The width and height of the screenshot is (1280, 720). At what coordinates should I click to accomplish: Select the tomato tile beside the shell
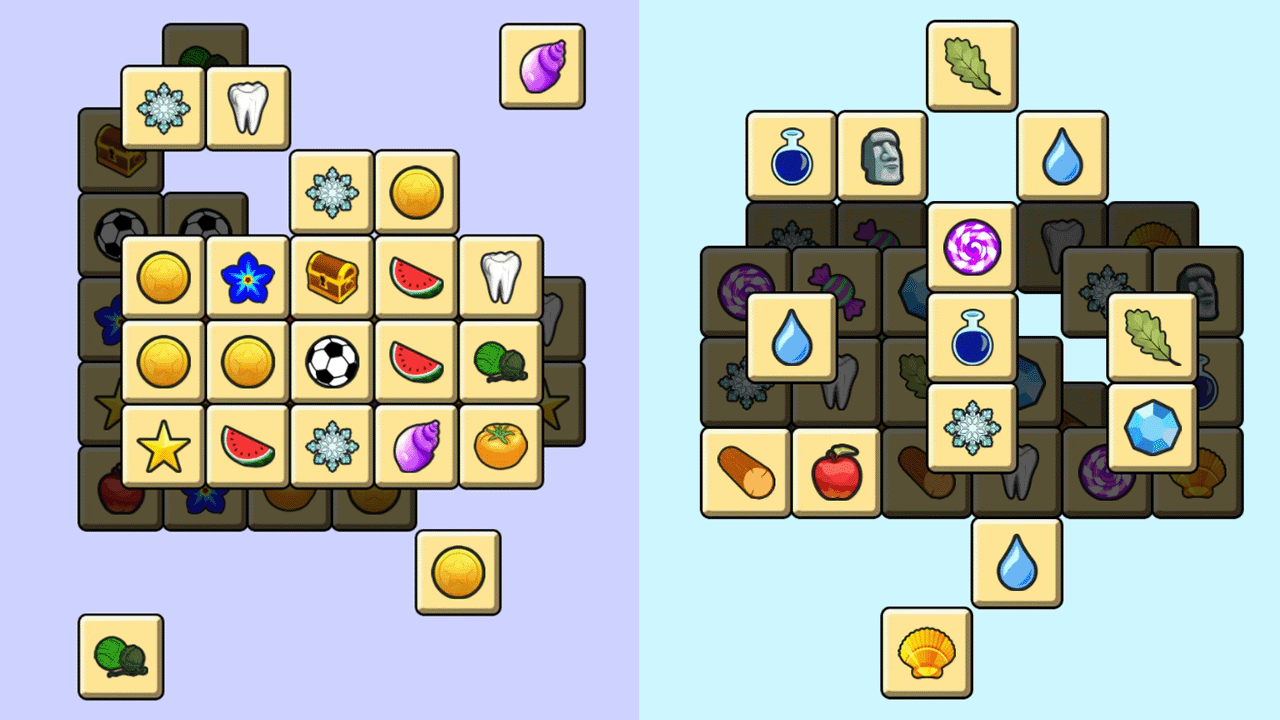tap(499, 444)
